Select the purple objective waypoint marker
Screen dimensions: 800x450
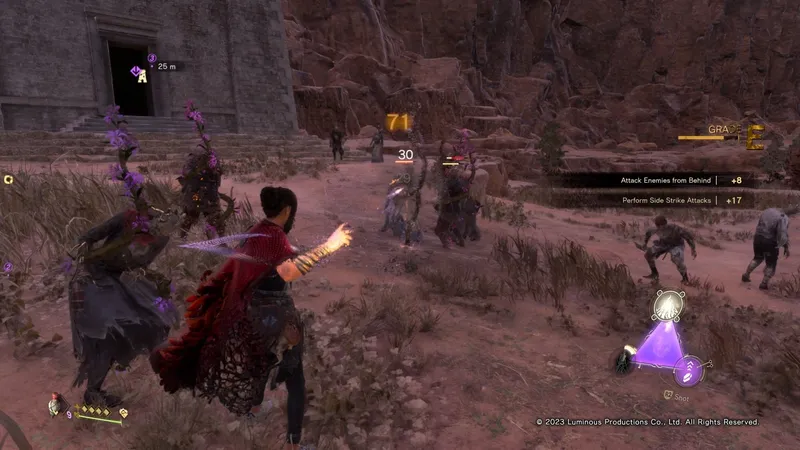click(139, 73)
